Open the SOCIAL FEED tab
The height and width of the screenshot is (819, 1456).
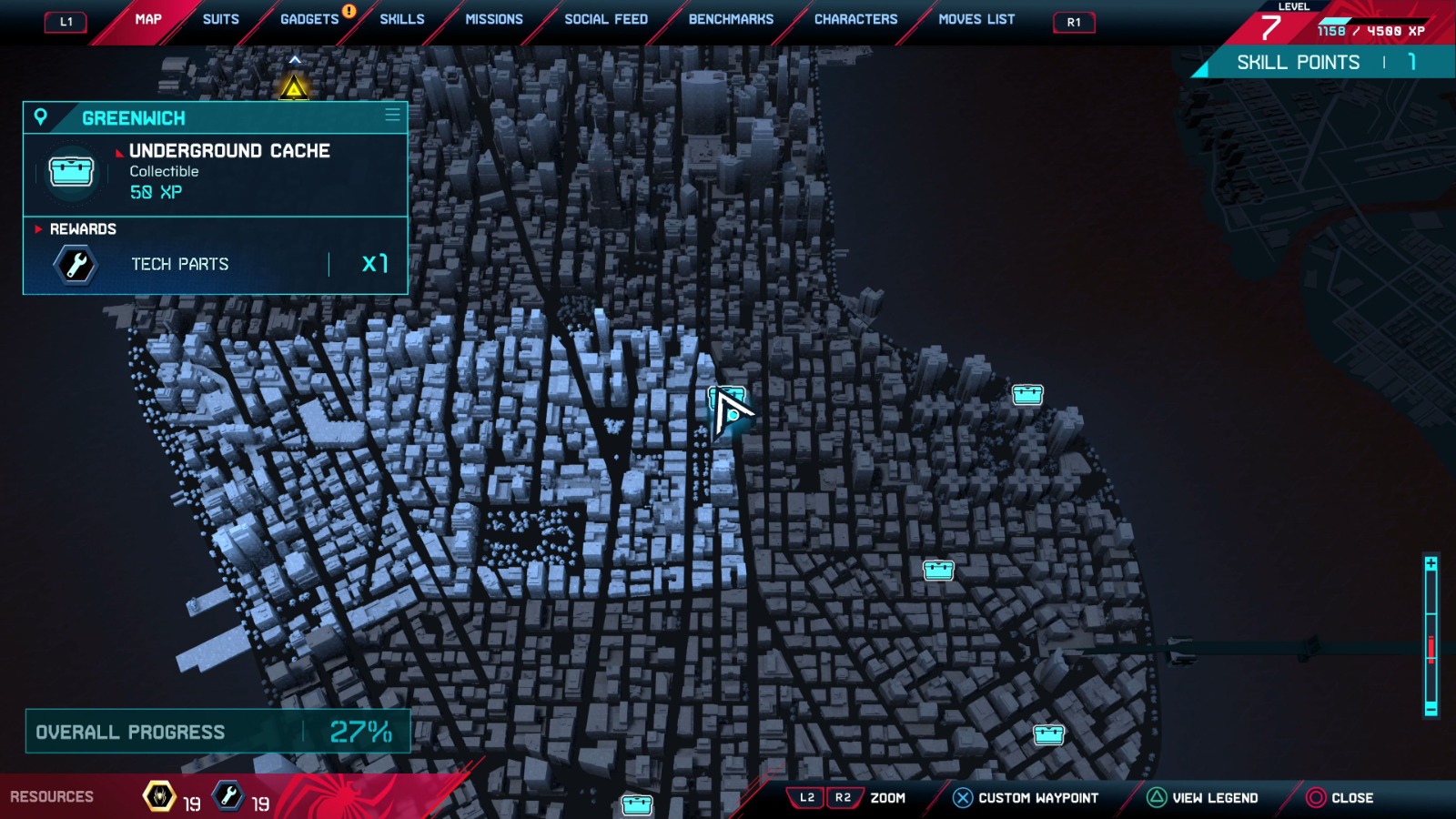(605, 18)
